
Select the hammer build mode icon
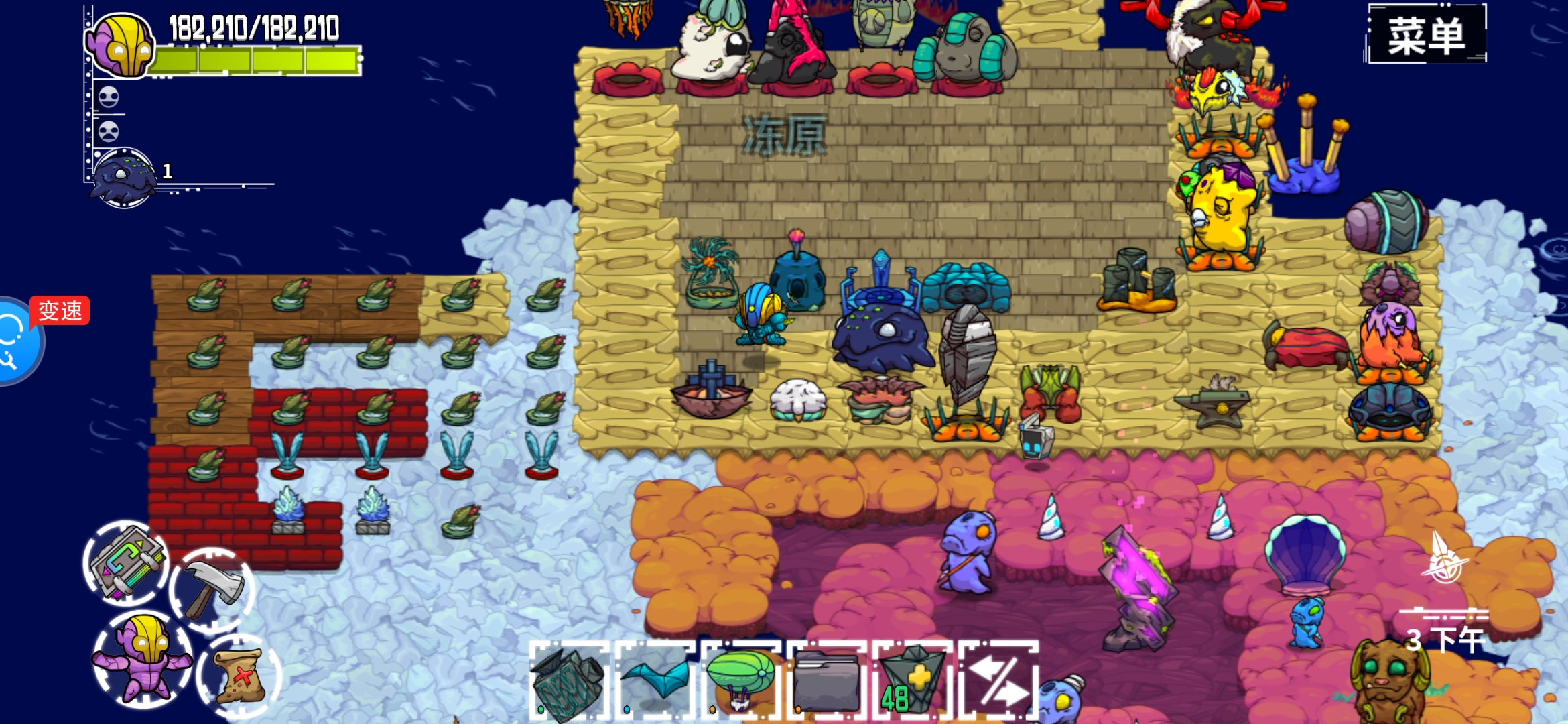(212, 589)
